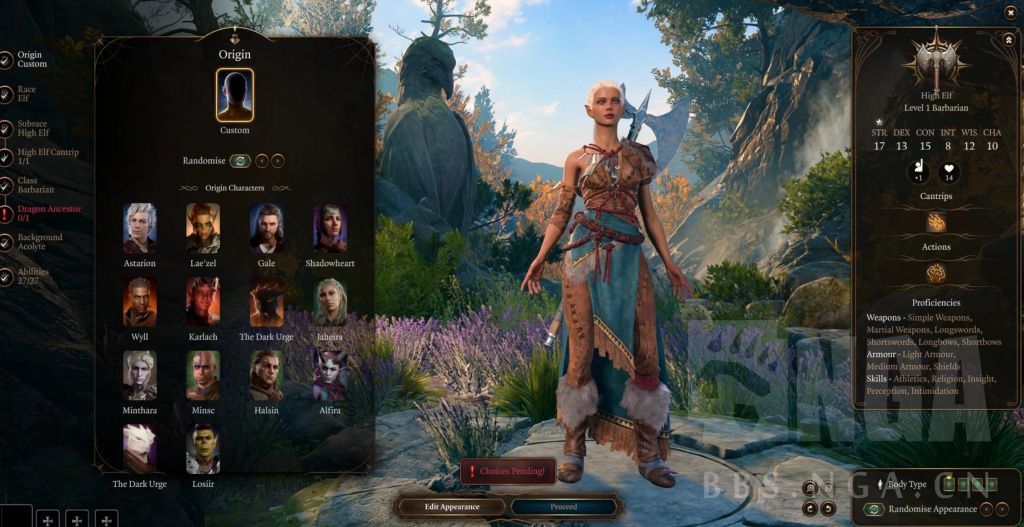The width and height of the screenshot is (1024, 527).
Task: Choose Wyll as your origin
Action: [x=140, y=302]
